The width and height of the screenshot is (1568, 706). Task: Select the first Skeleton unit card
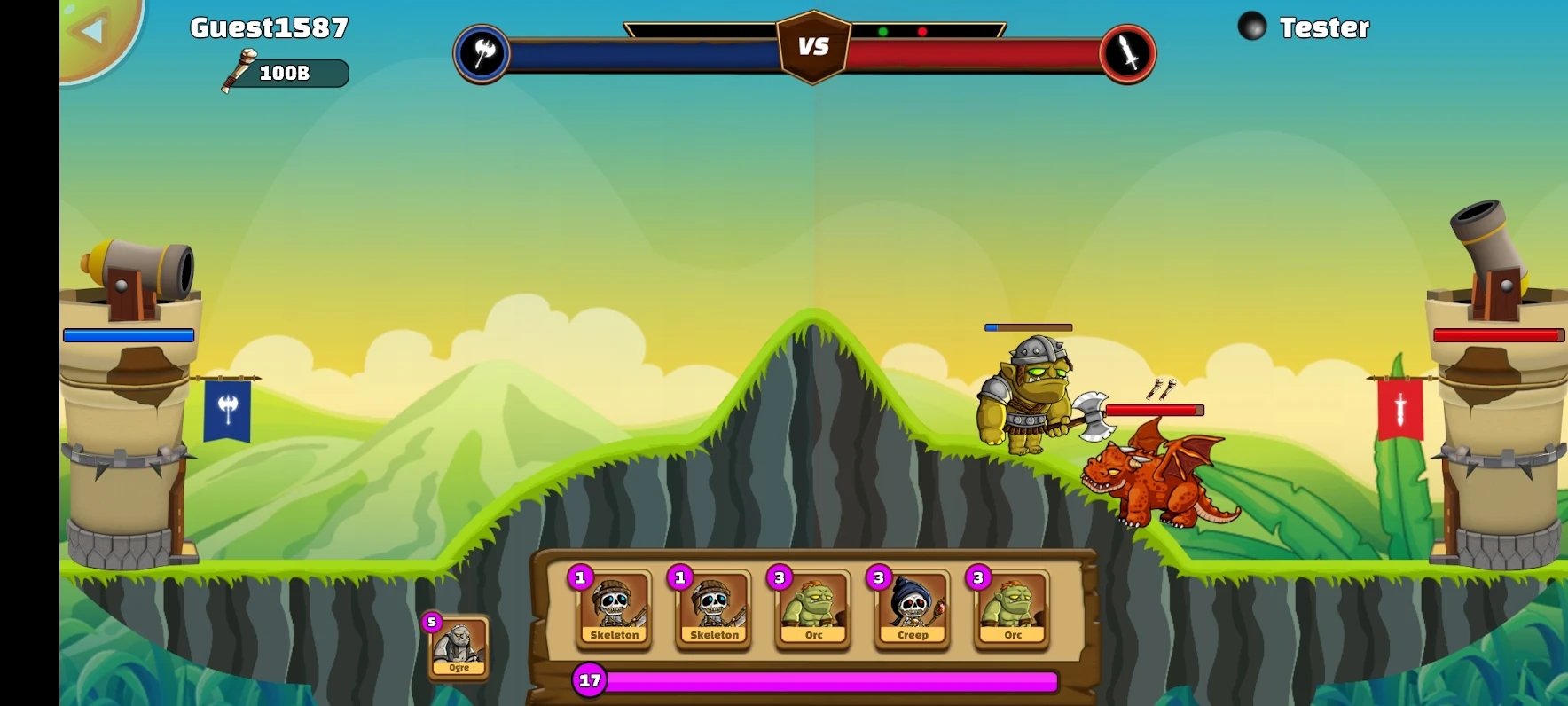pyautogui.click(x=614, y=610)
